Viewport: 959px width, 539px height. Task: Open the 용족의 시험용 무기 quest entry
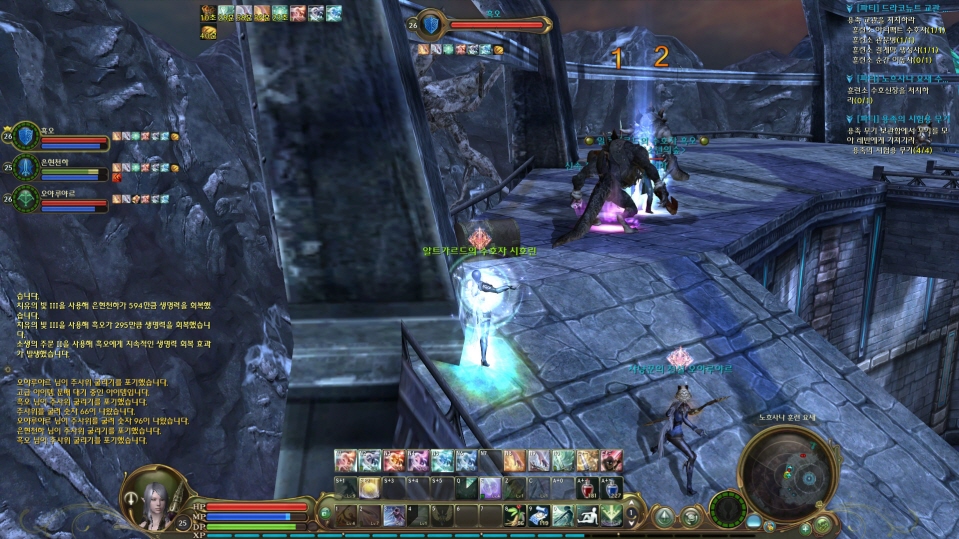pos(893,119)
